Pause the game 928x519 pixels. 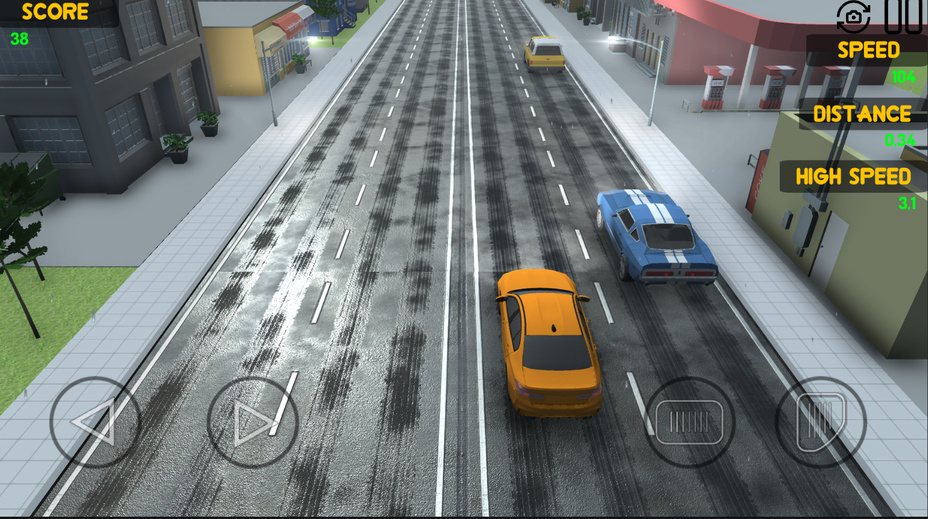tap(903, 15)
